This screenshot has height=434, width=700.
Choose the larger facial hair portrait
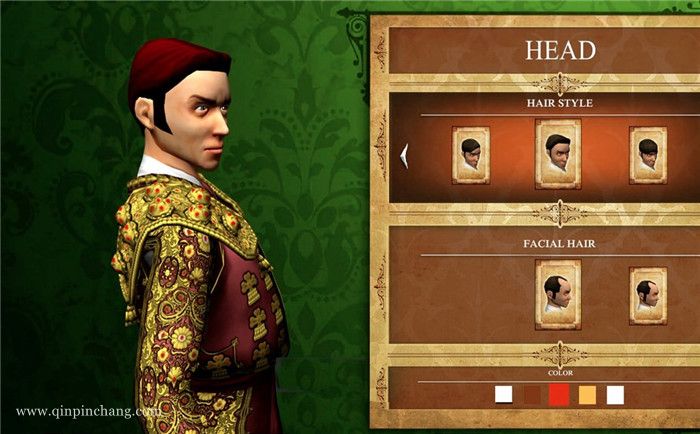[x=558, y=294]
